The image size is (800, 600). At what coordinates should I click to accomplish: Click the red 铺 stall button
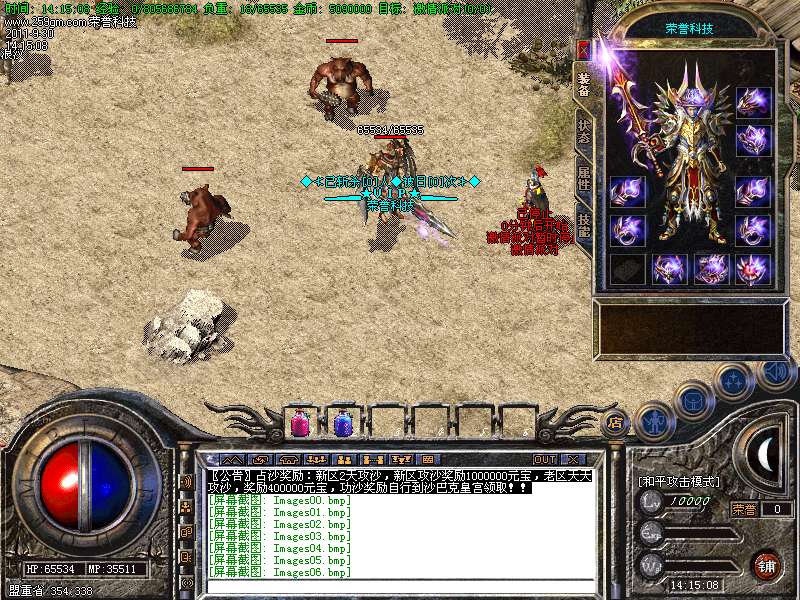click(x=767, y=564)
